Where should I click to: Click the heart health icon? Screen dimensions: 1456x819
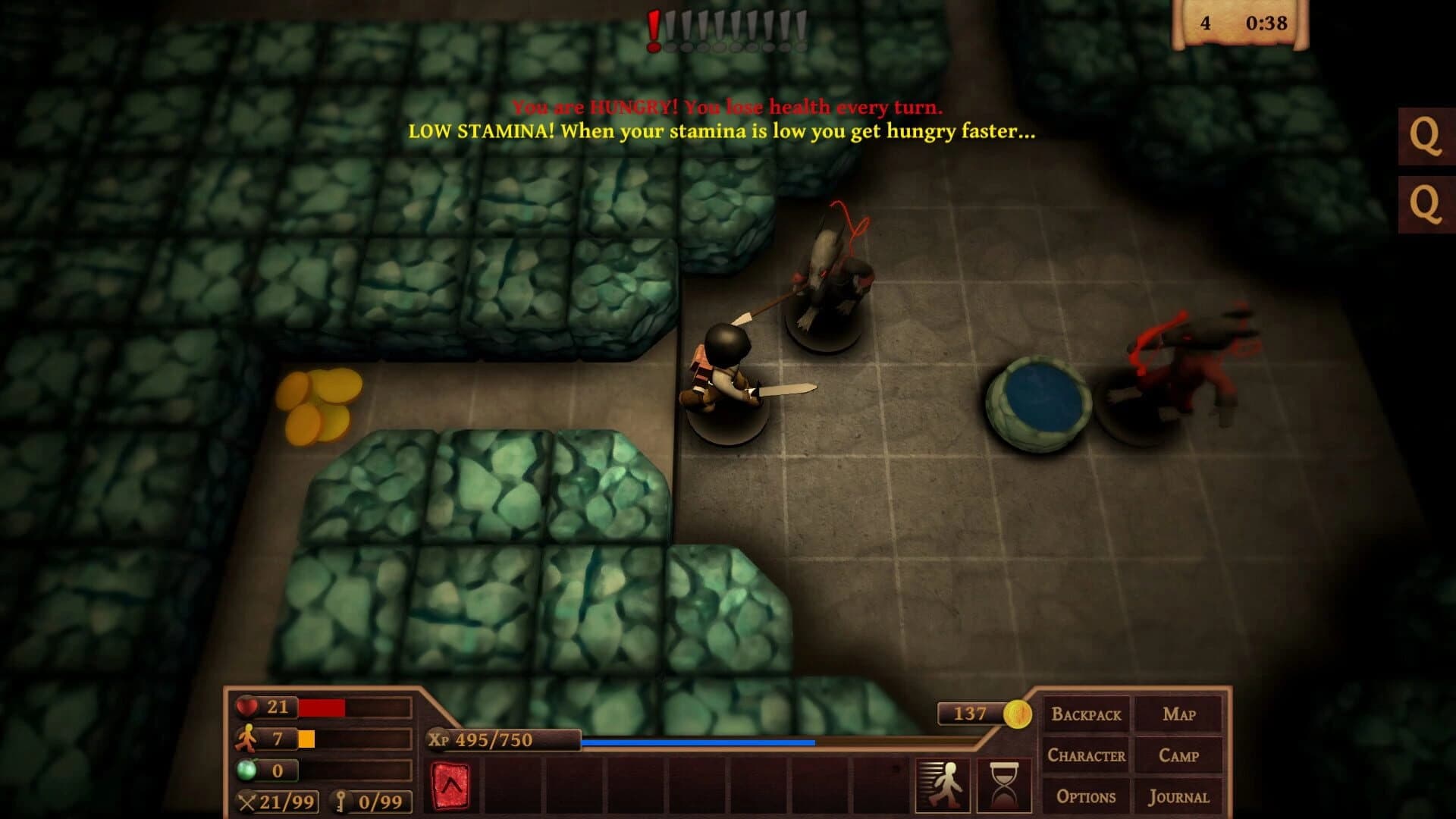pyautogui.click(x=245, y=707)
